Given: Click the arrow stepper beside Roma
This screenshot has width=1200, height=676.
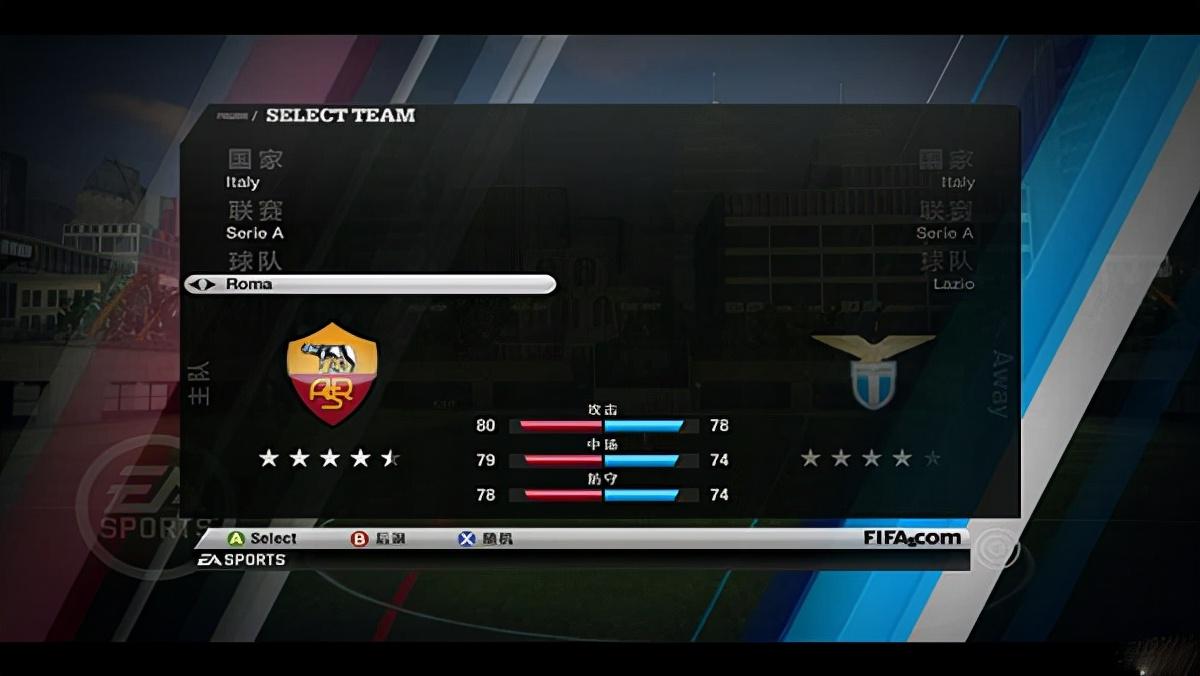Looking at the screenshot, I should pos(201,284).
